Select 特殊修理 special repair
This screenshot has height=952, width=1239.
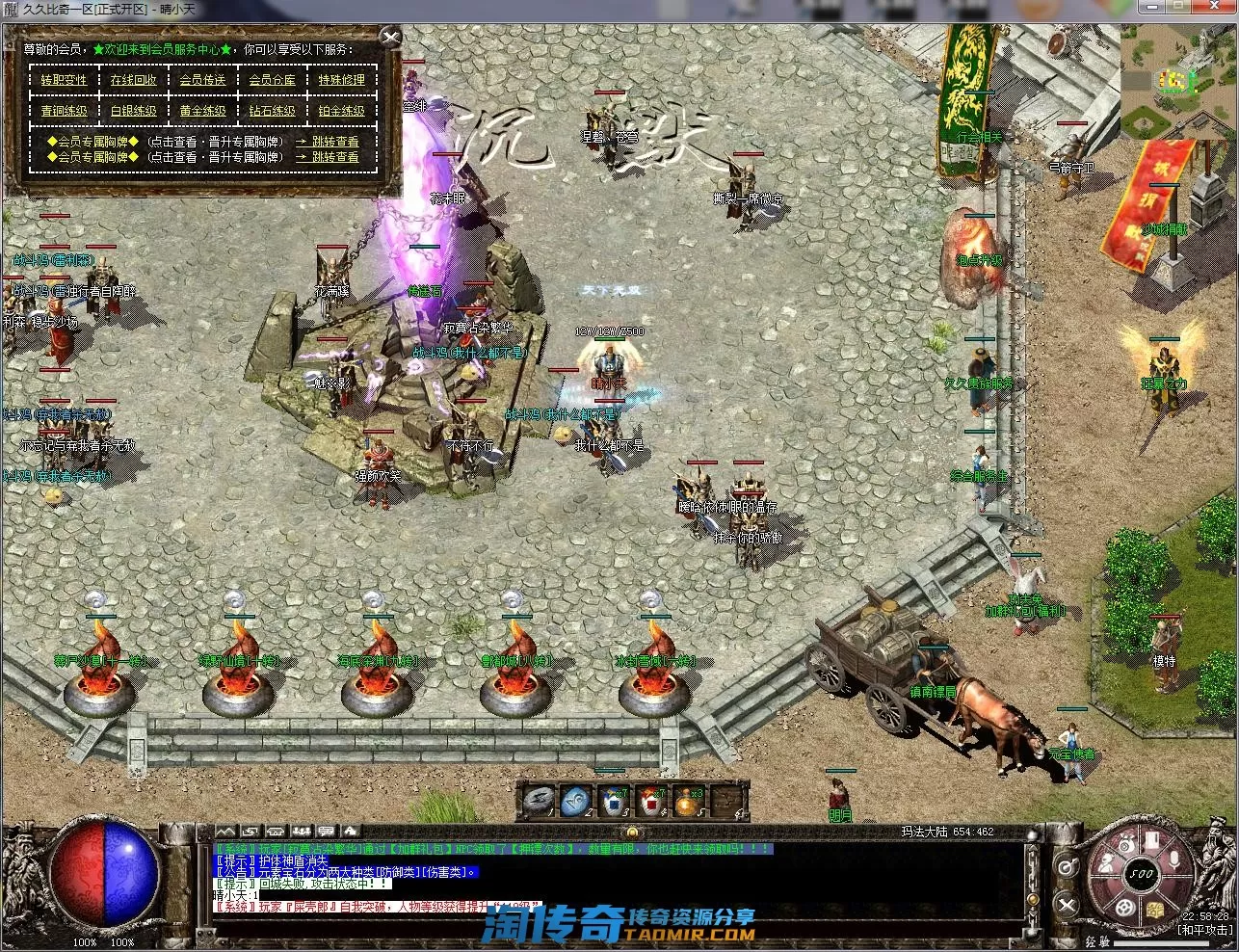pyautogui.click(x=342, y=80)
